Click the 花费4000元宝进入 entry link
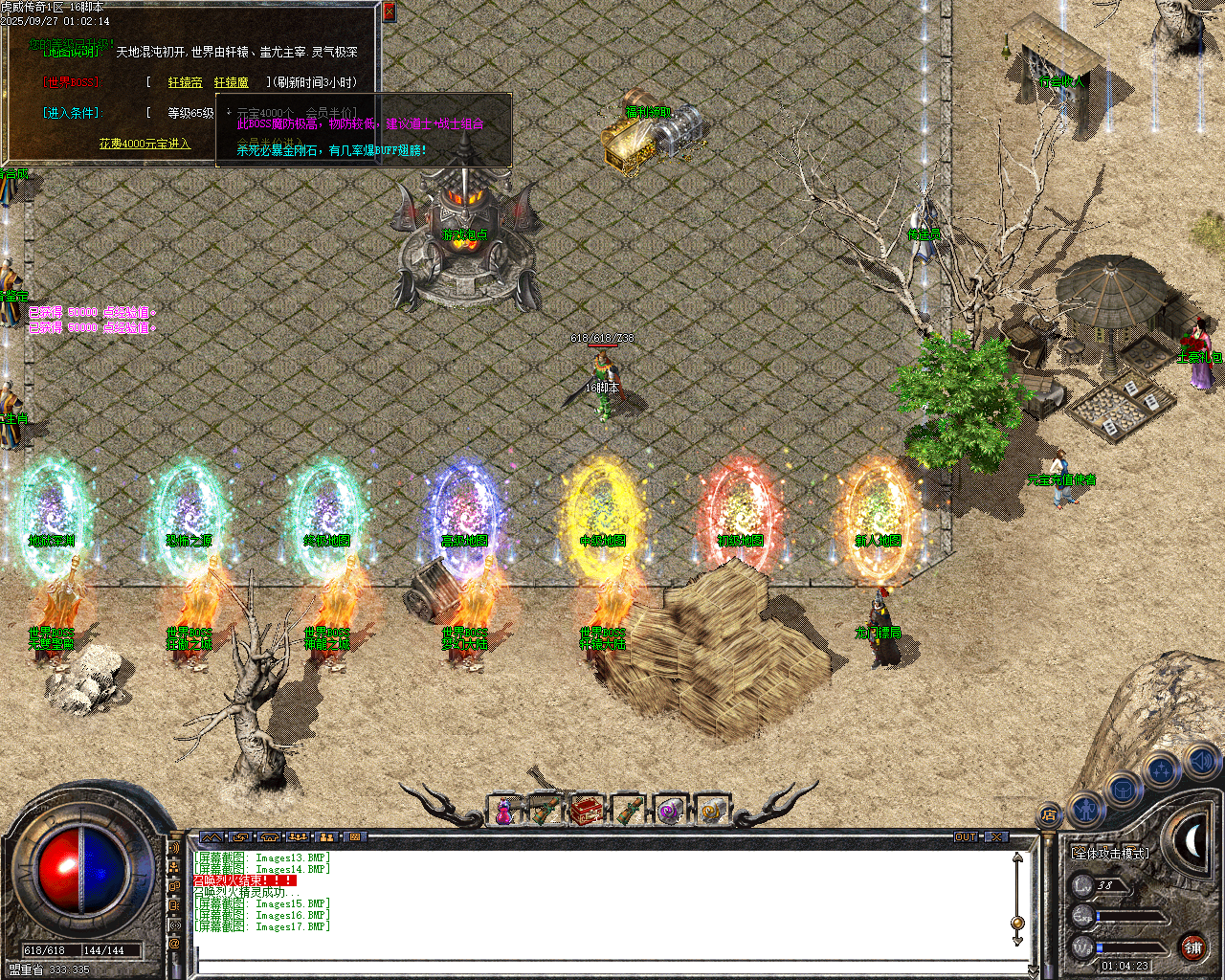This screenshot has width=1225, height=980. (x=144, y=144)
